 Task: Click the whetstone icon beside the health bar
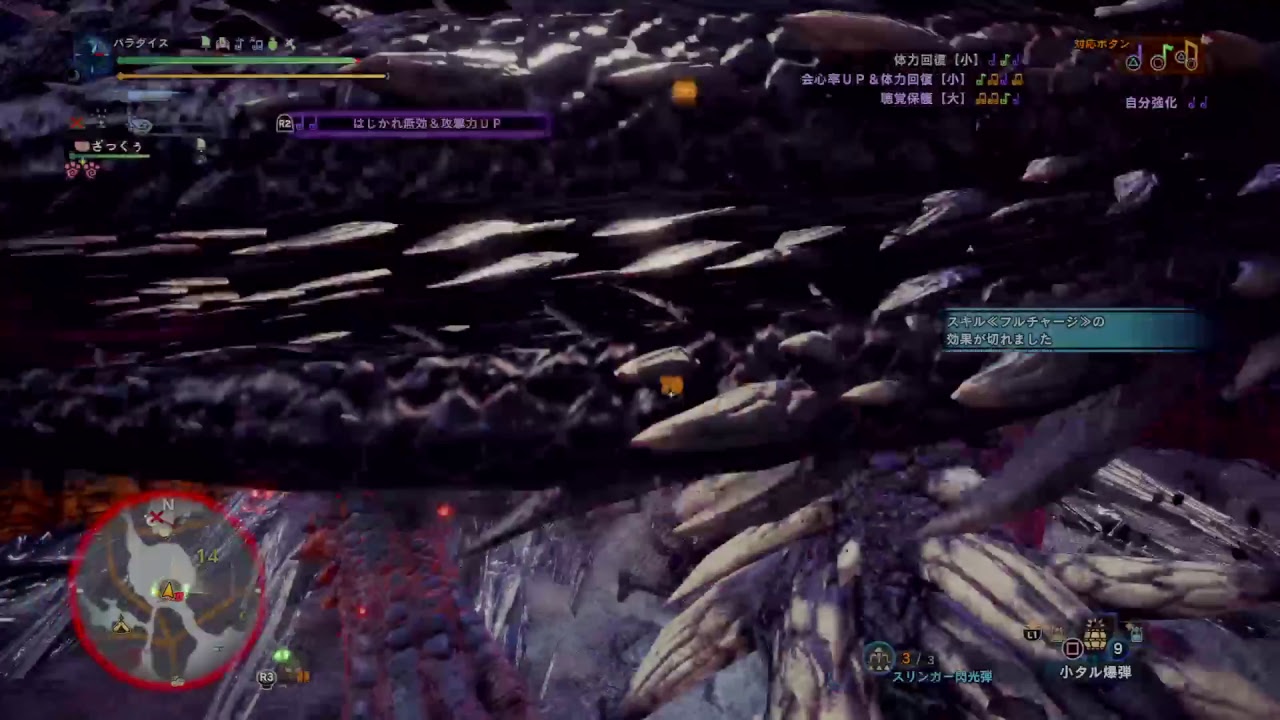tap(290, 43)
